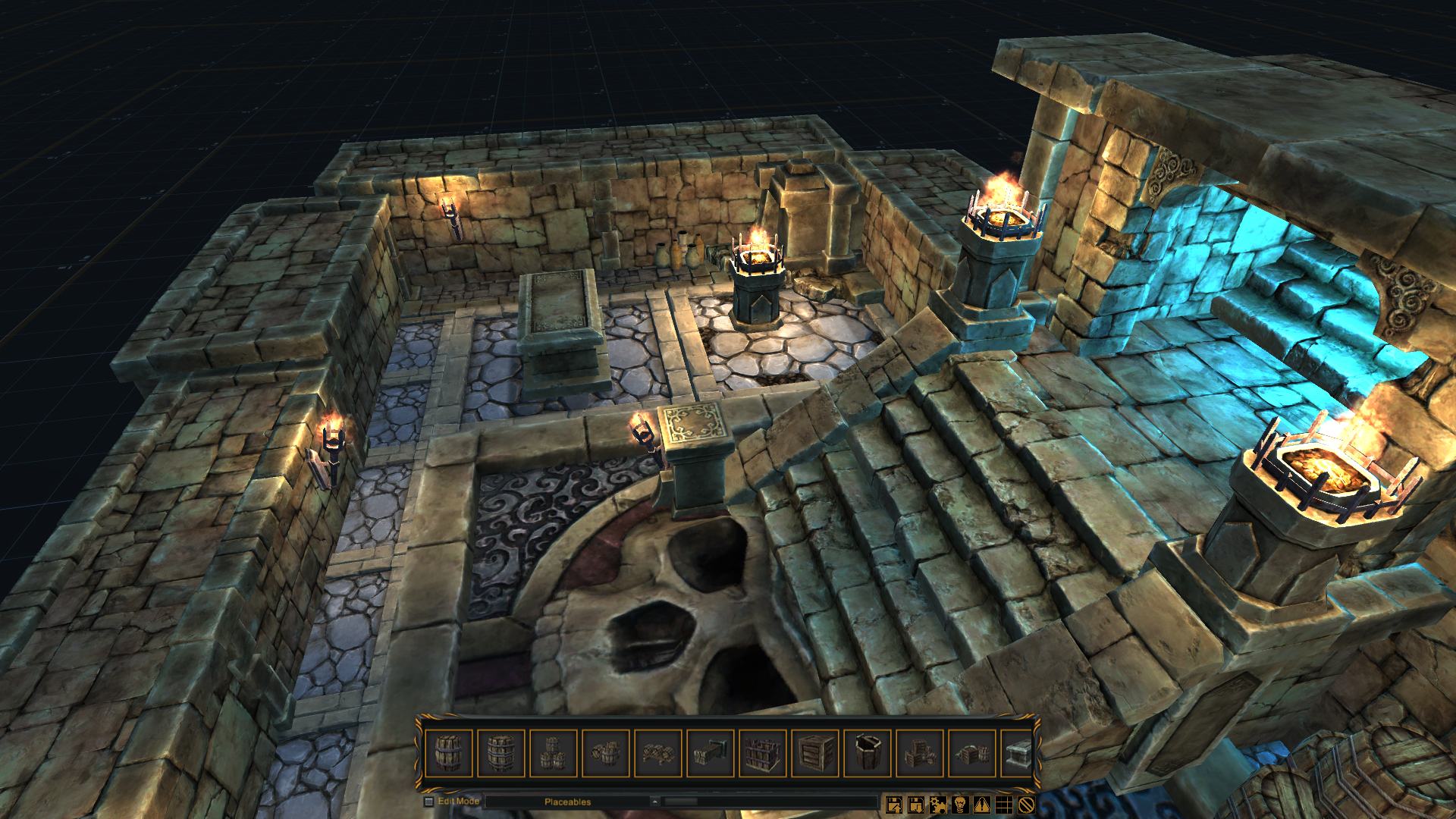Click the crossed-circle prohibition icon
The height and width of the screenshot is (819, 1456).
[1027, 804]
